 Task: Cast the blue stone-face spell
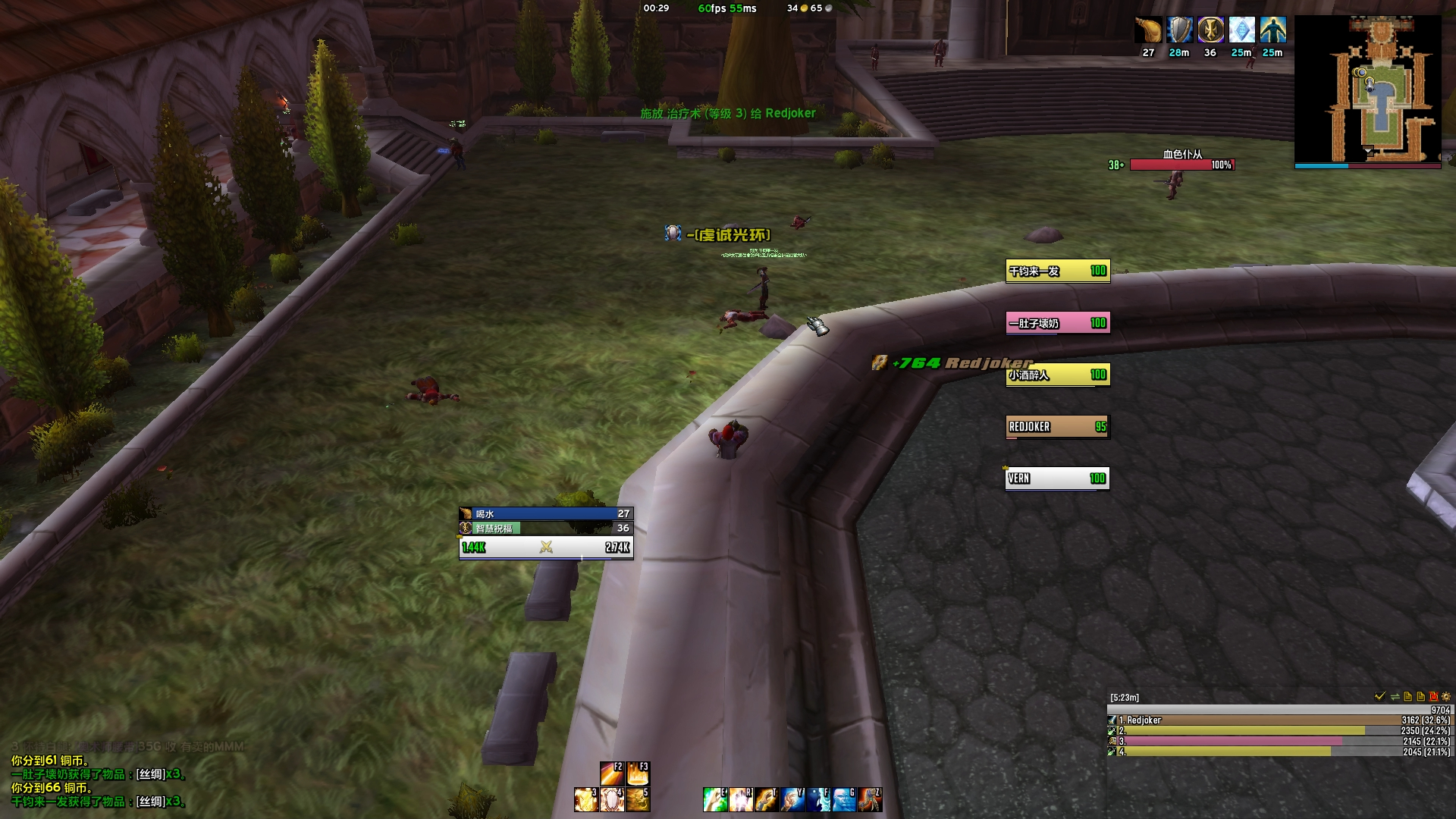pos(844,799)
